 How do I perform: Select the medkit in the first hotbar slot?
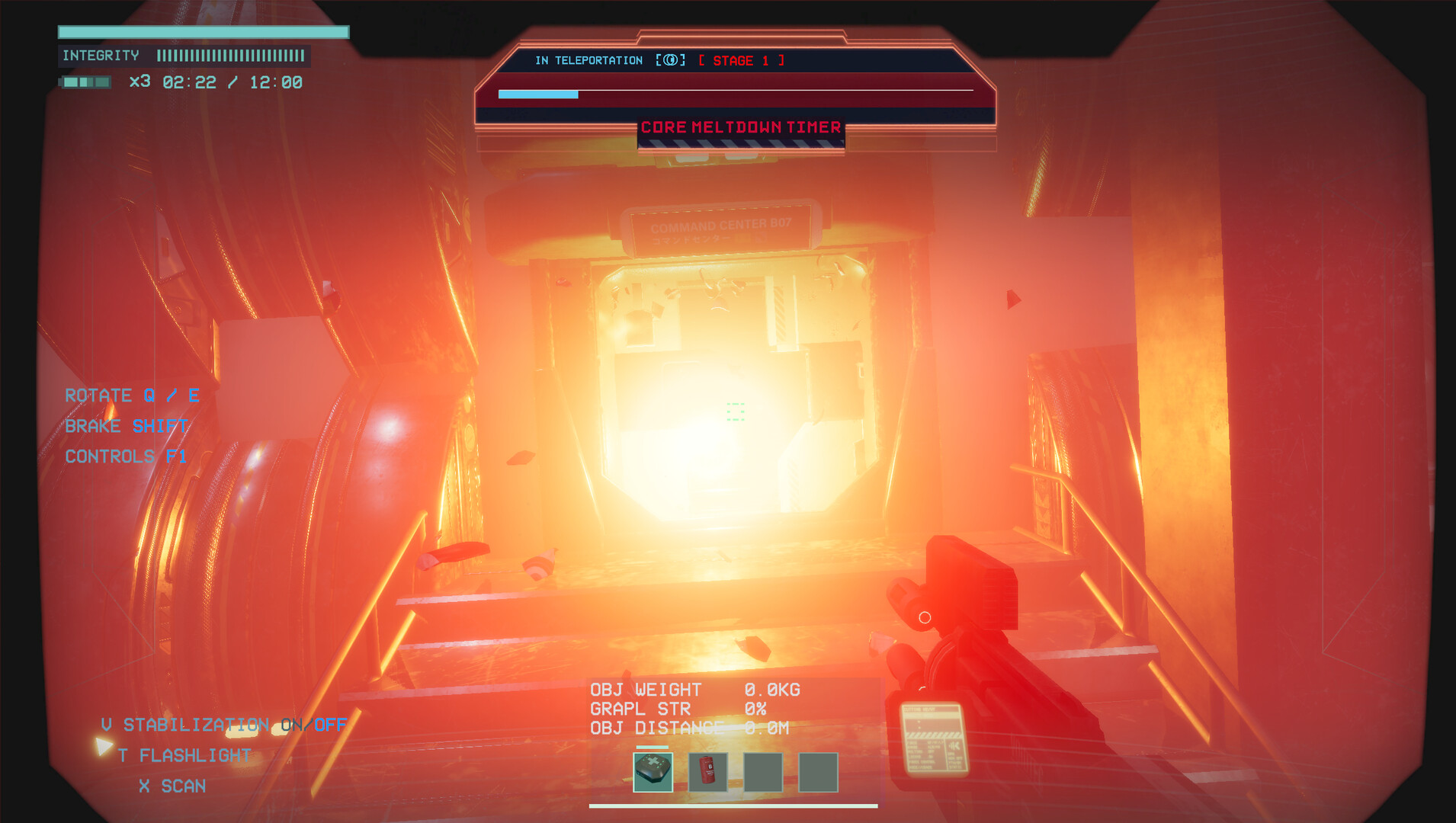tap(653, 772)
